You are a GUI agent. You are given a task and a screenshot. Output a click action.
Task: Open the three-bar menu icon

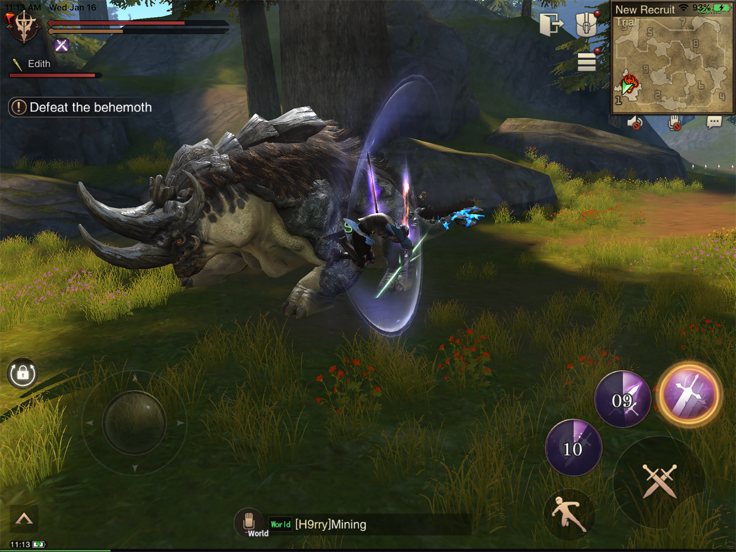coord(587,63)
